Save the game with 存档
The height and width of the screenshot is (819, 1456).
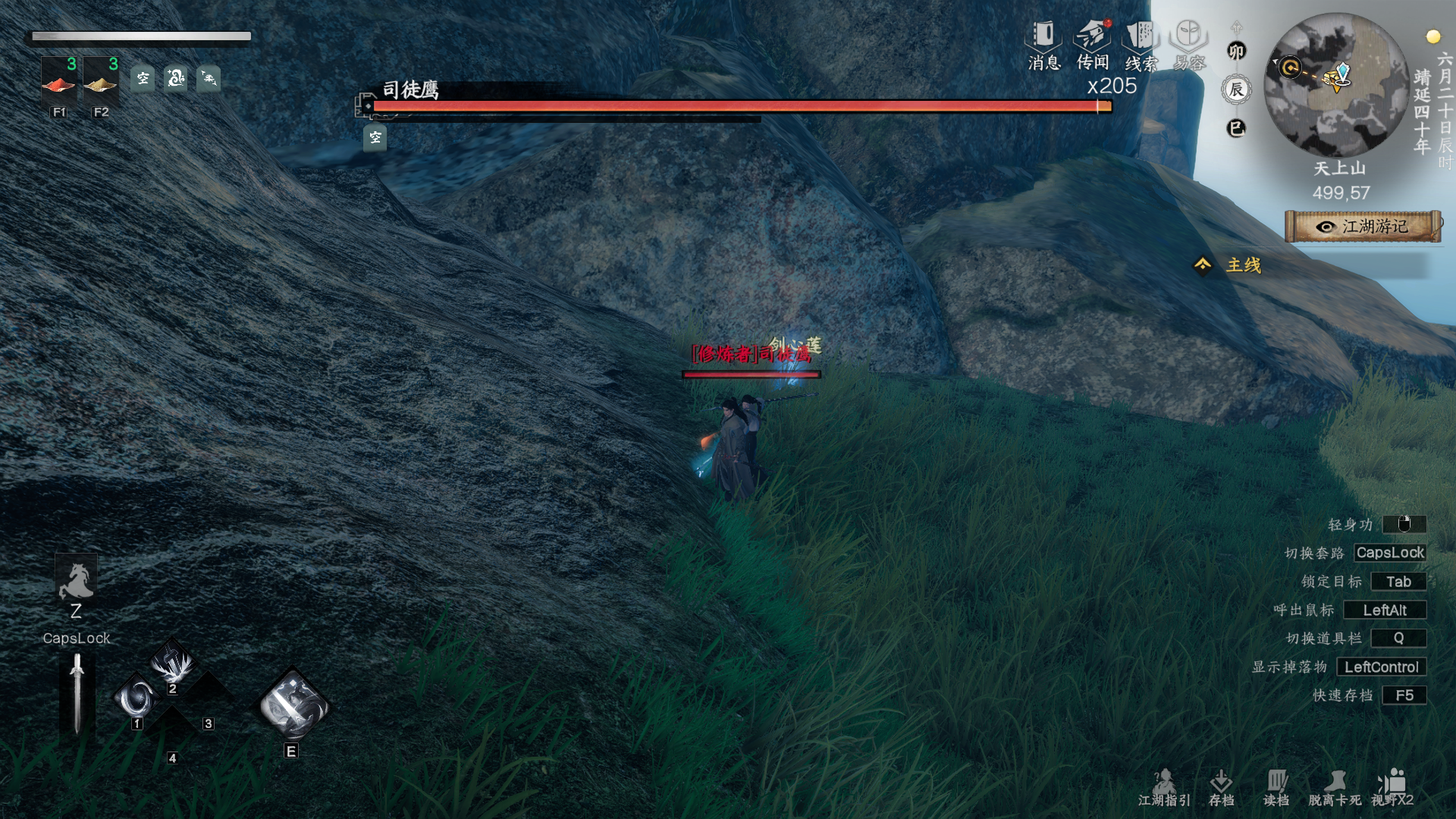point(1221,787)
